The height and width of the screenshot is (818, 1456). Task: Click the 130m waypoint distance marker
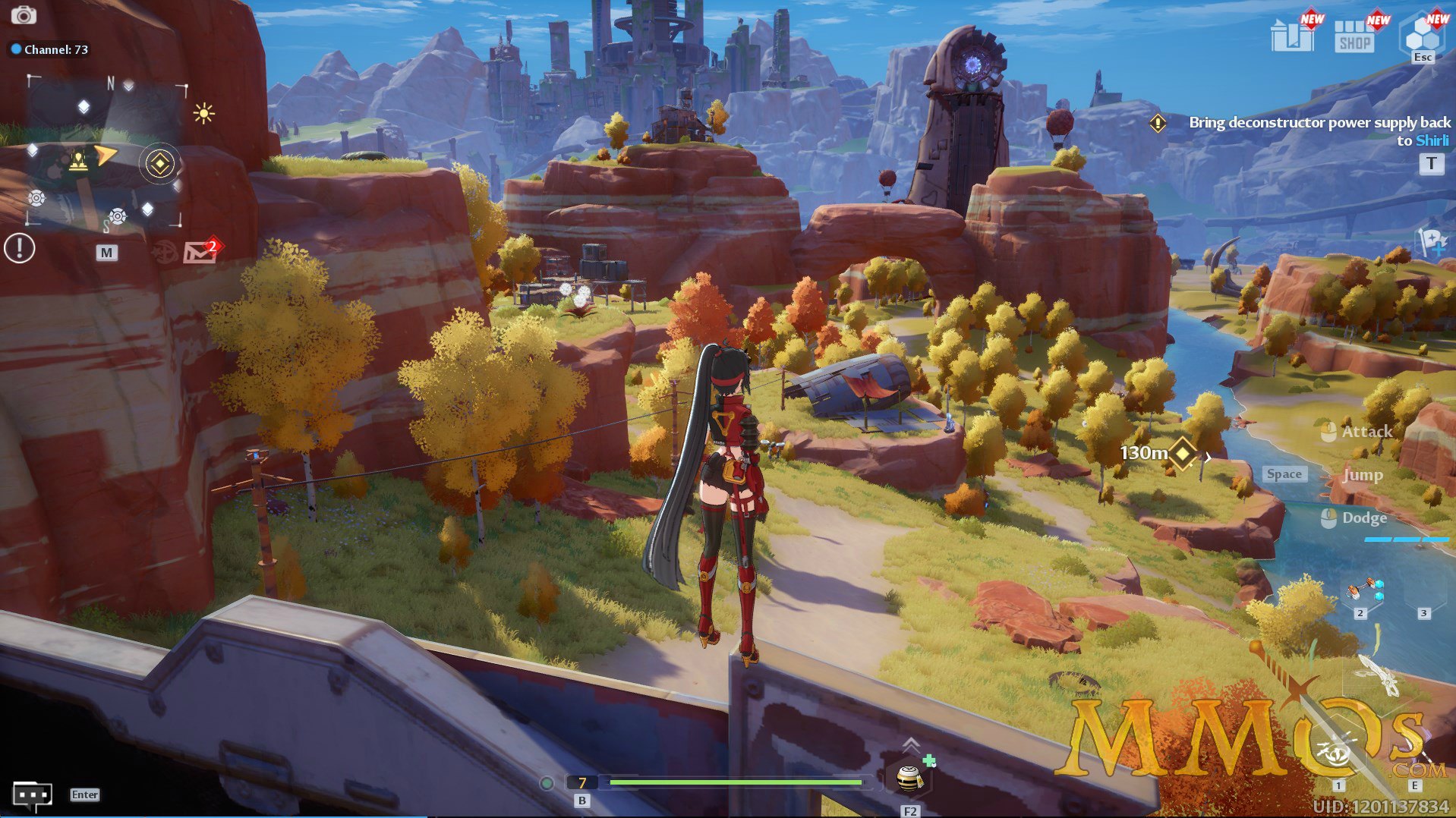(1179, 453)
